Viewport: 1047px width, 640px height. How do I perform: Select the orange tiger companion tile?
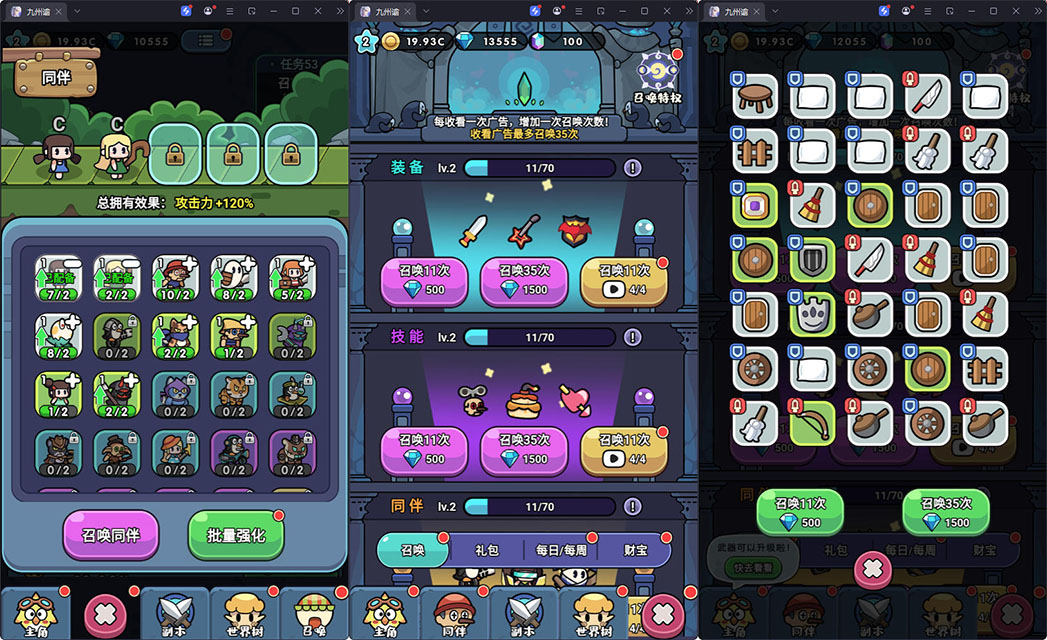pos(234,394)
